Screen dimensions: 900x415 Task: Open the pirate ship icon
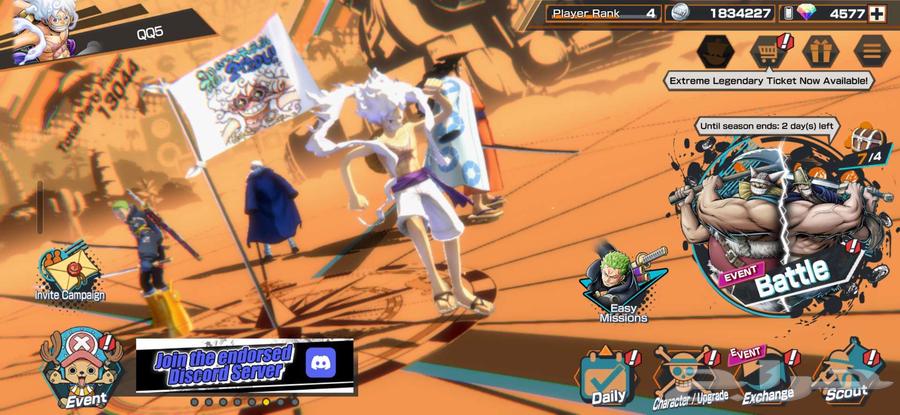[x=717, y=48]
